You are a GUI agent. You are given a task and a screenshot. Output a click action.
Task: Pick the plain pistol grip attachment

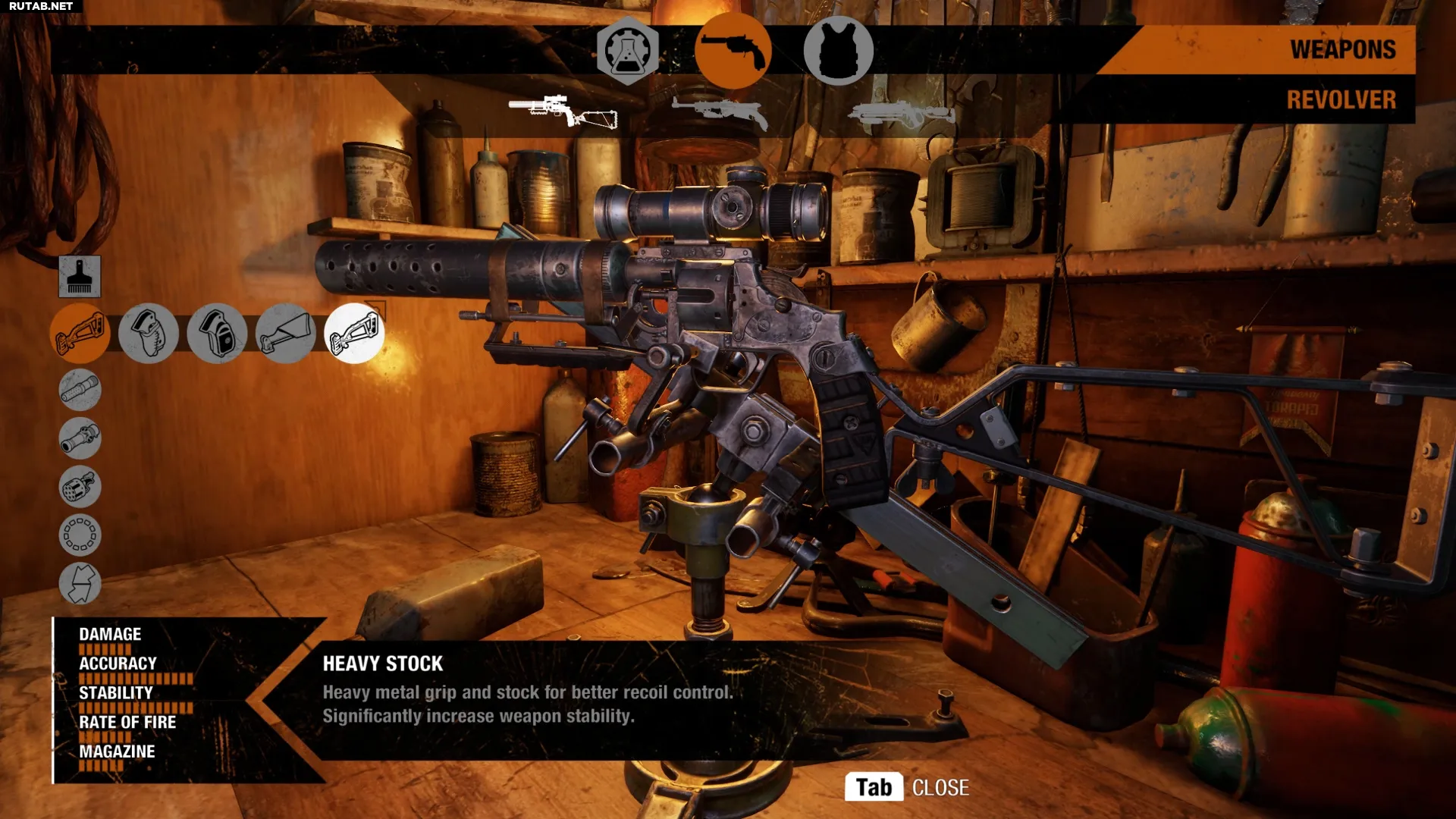pos(149,334)
